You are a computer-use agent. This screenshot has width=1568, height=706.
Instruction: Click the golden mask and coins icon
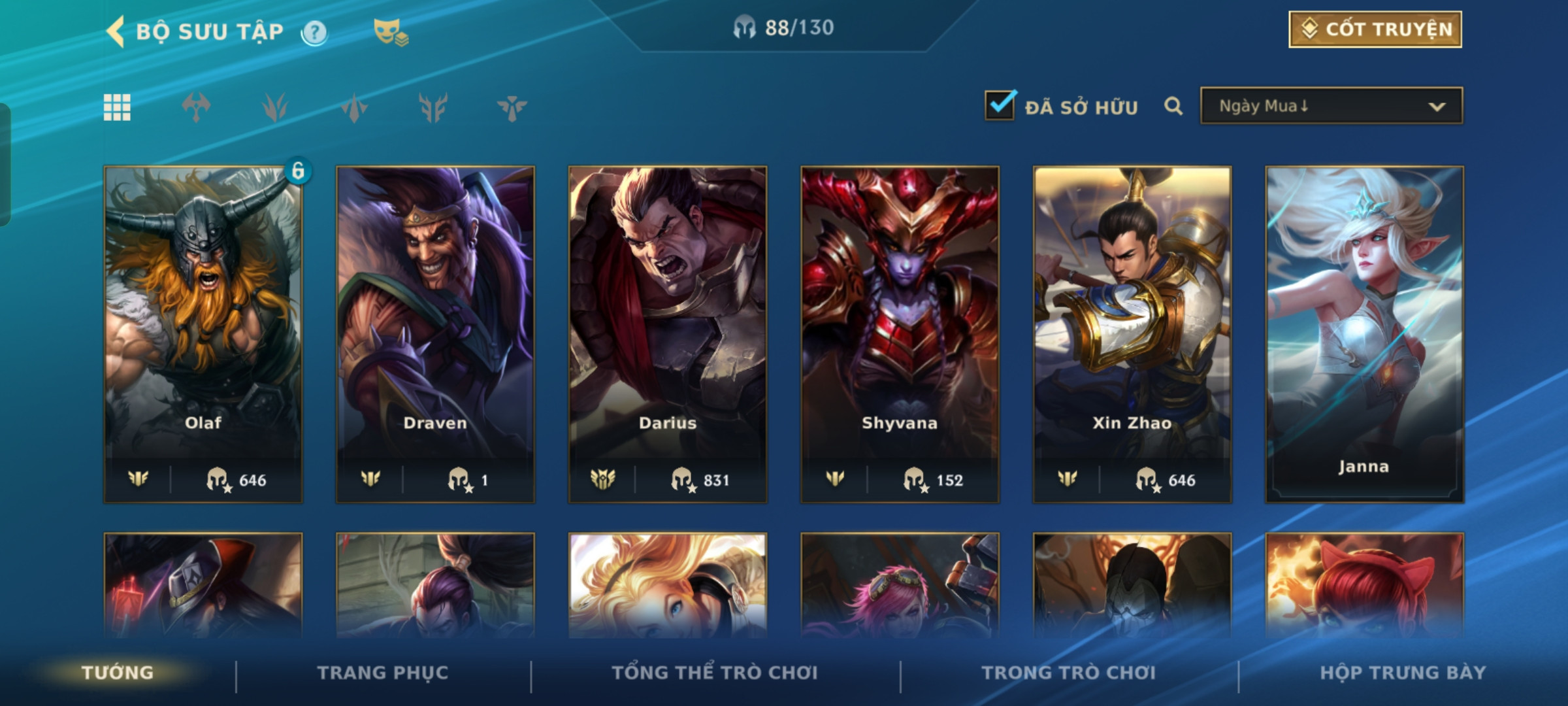(390, 32)
